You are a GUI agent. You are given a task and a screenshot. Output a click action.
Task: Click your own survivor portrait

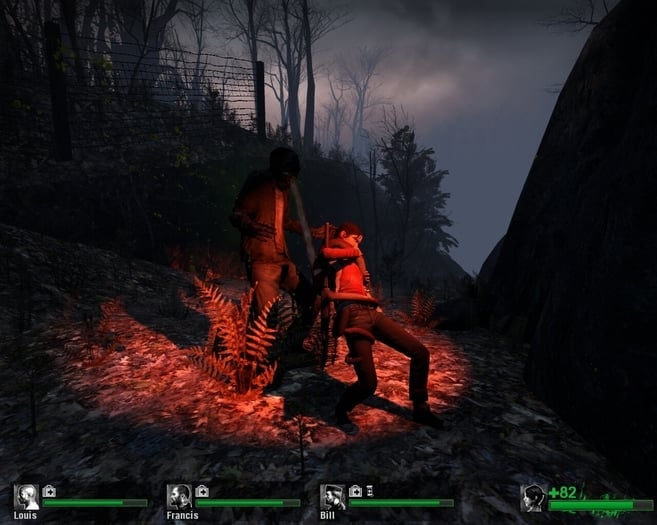pos(533,498)
